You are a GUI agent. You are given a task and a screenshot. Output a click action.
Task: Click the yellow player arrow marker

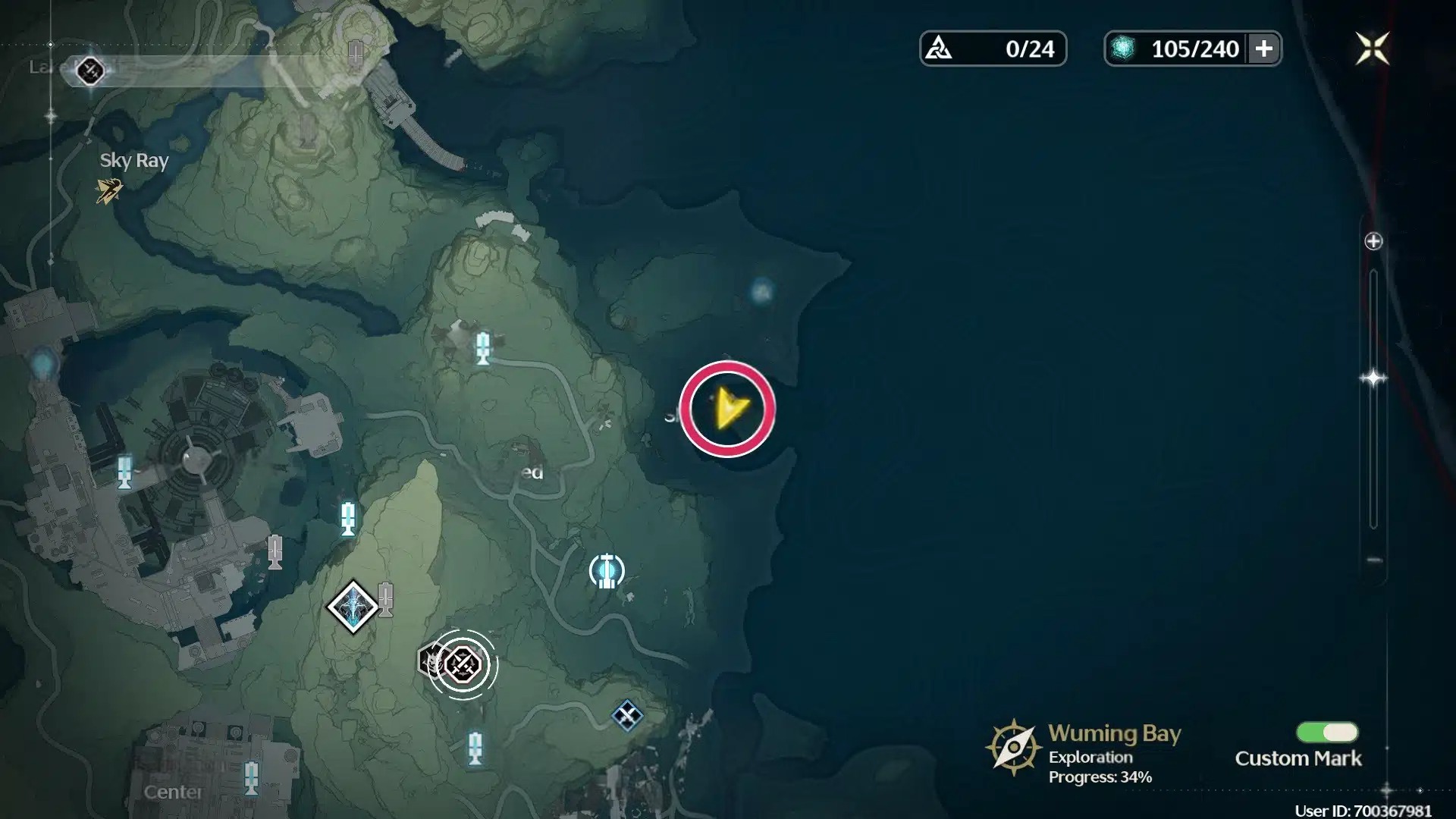(730, 409)
